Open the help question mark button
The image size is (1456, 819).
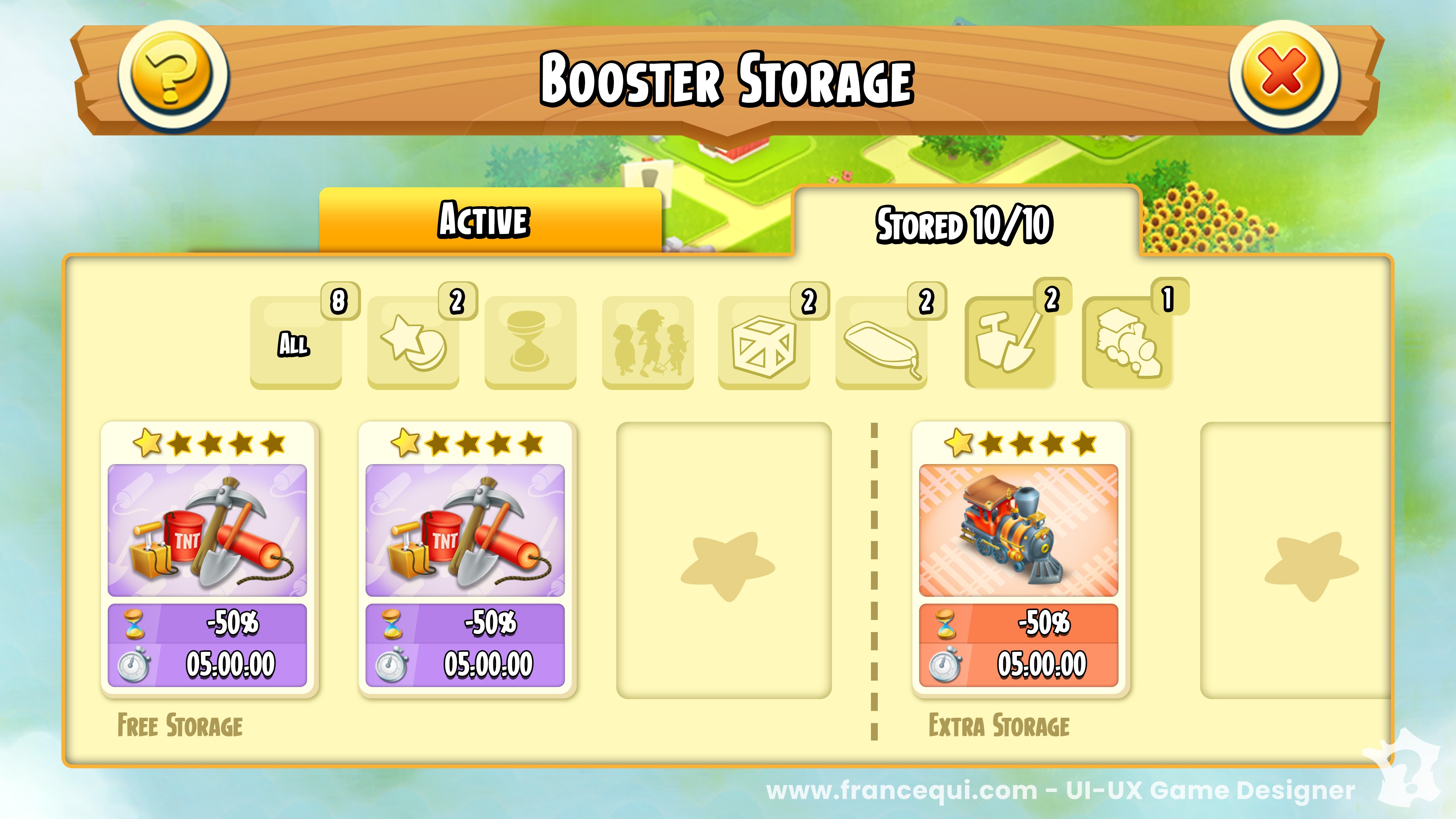[x=173, y=76]
